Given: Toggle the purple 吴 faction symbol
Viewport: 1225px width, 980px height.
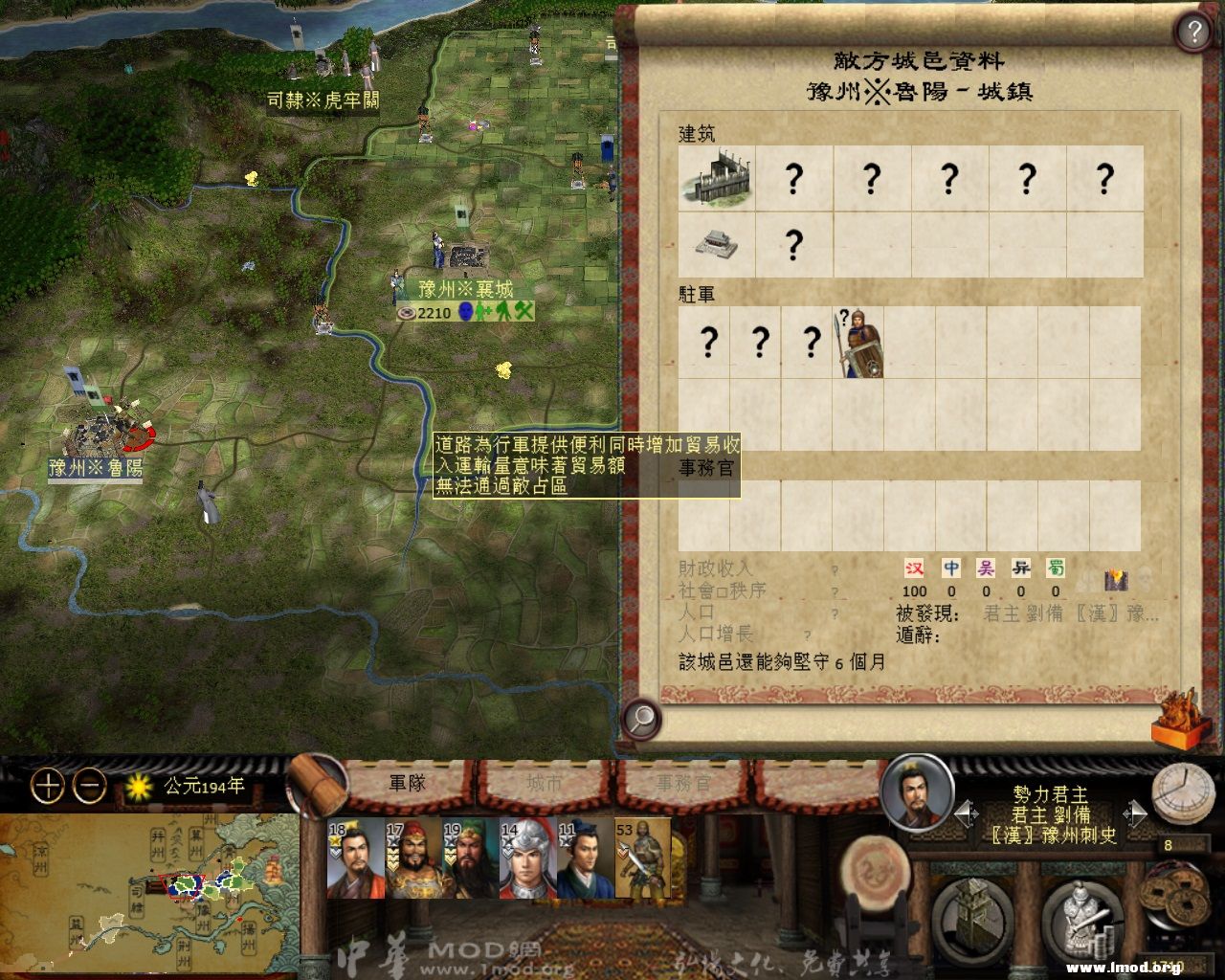Looking at the screenshot, I should pyautogui.click(x=988, y=567).
